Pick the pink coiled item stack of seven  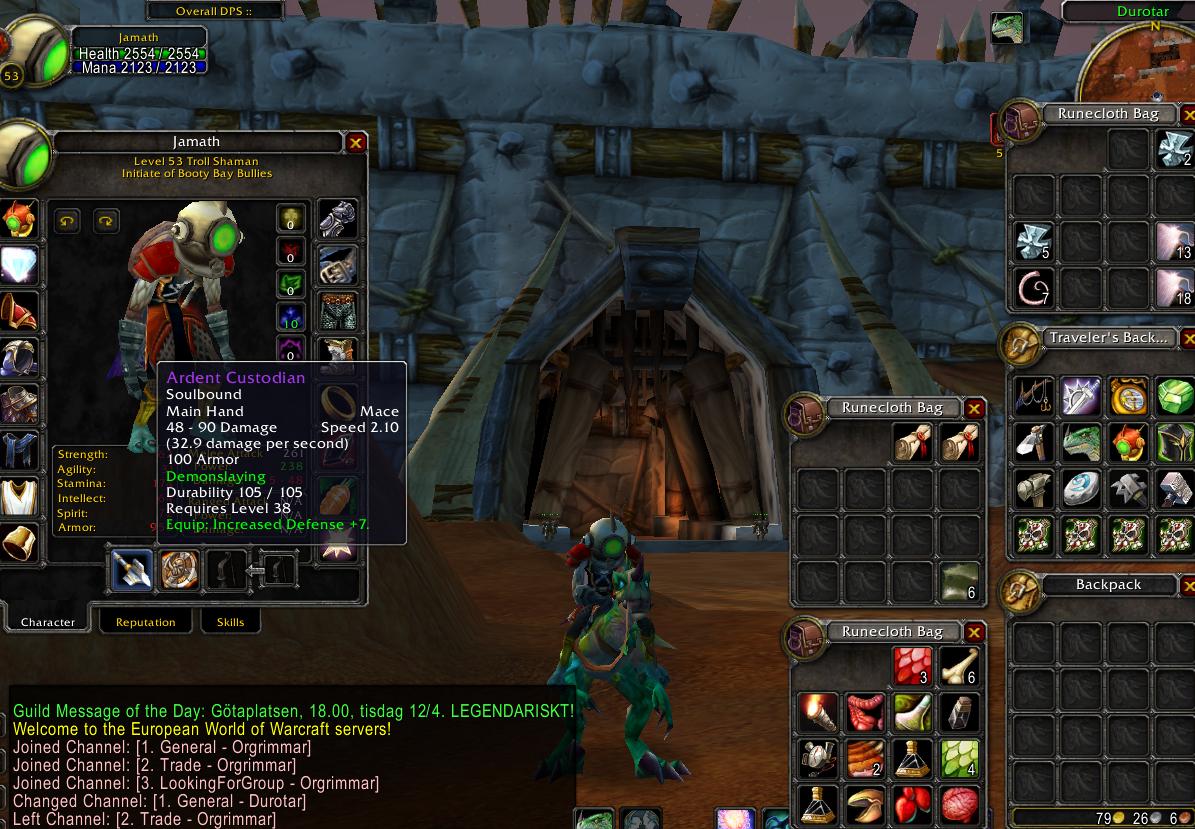click(x=1034, y=287)
